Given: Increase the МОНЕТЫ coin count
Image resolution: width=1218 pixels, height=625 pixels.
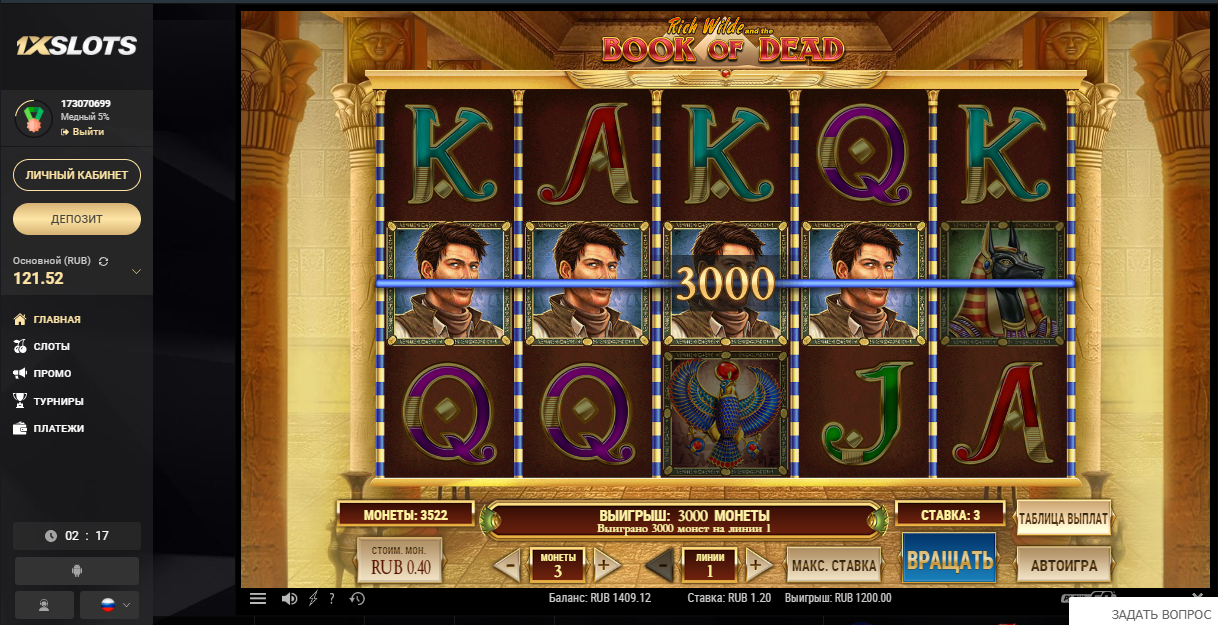Looking at the screenshot, I should pos(603,565).
